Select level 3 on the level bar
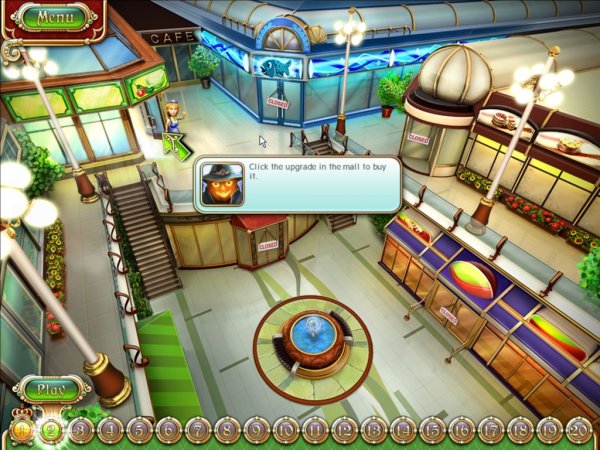 coord(81,430)
